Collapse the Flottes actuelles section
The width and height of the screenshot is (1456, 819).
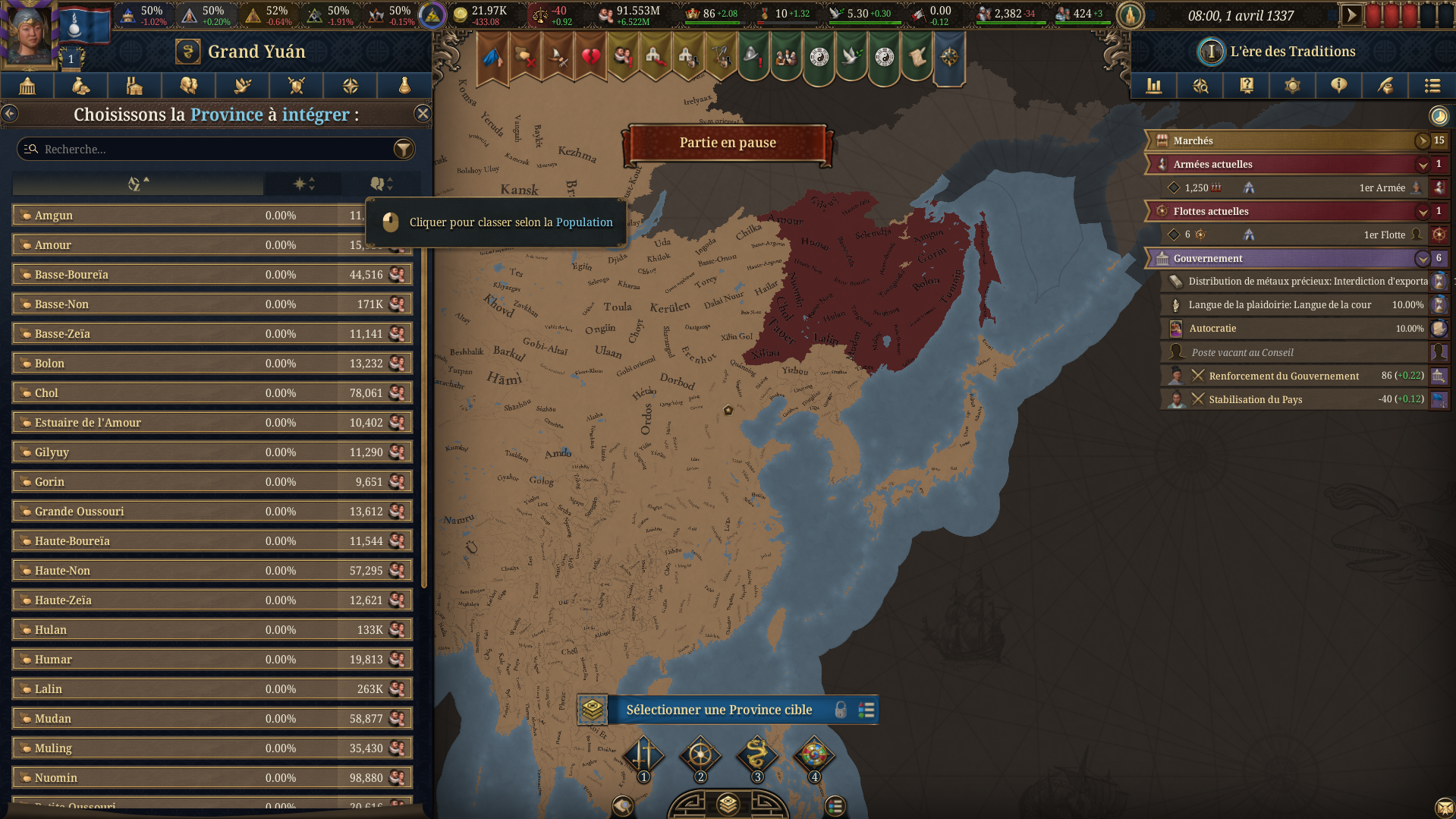(x=1423, y=212)
